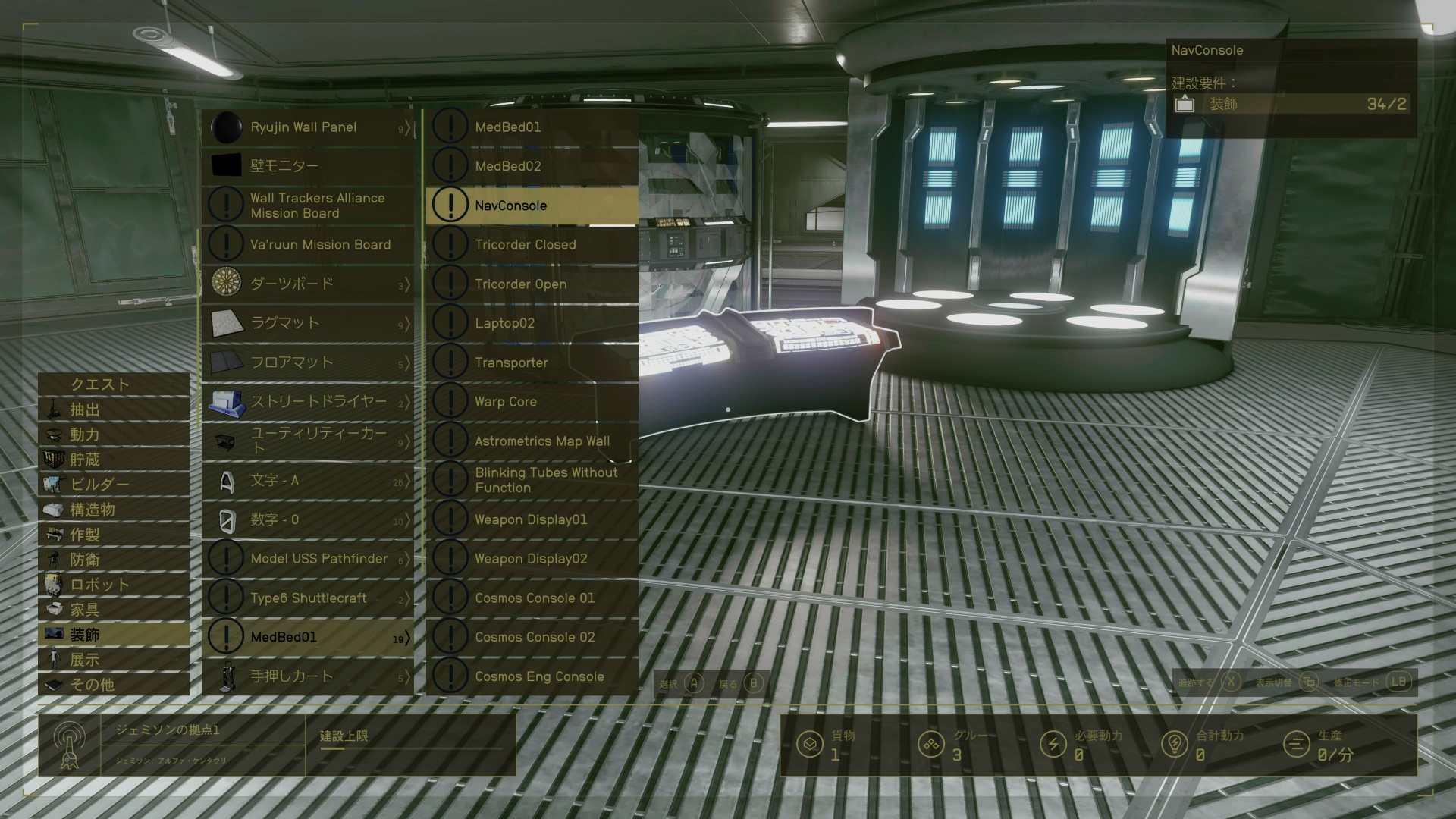1456x819 pixels.
Task: Choose the 壁モニター wall monitor item
Action: coord(308,166)
